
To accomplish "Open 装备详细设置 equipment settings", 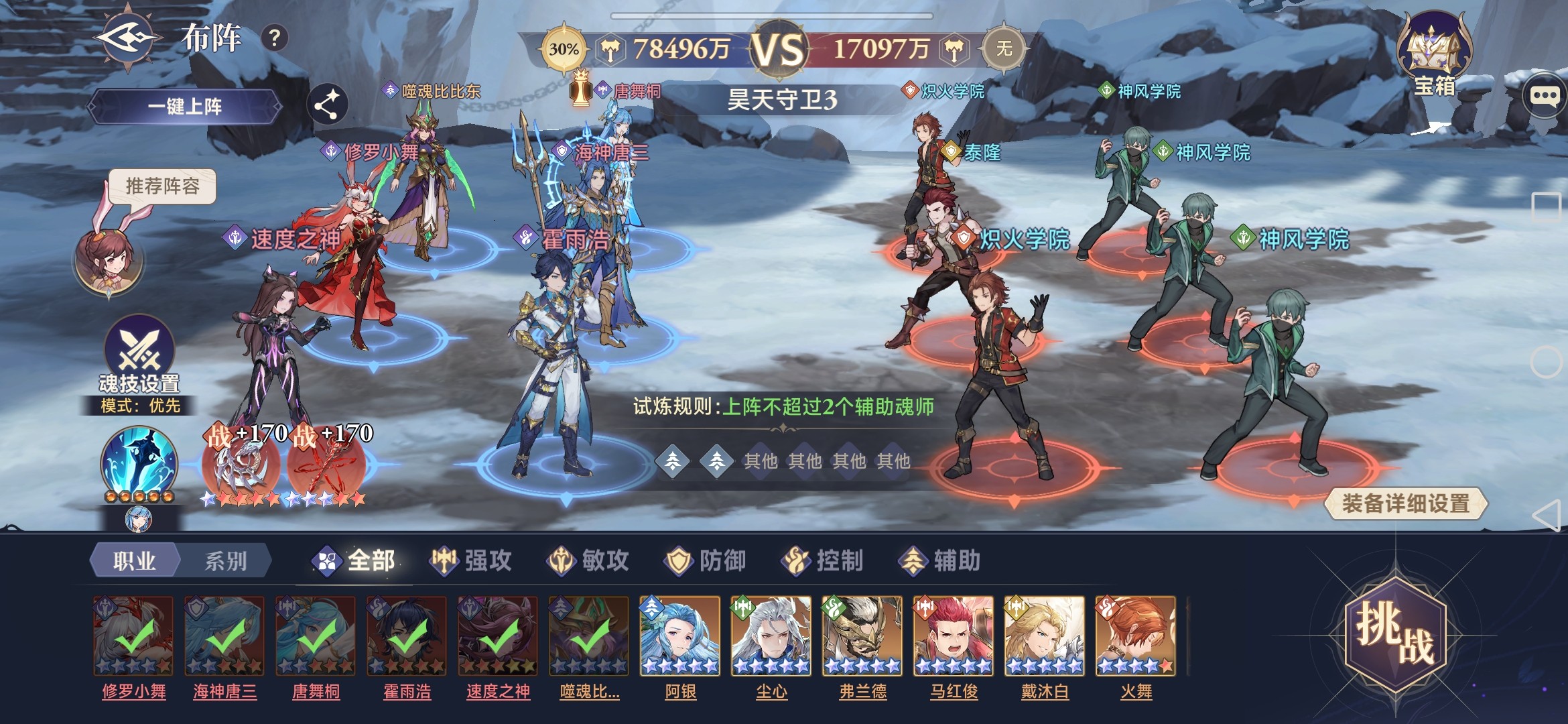I will (x=1405, y=503).
